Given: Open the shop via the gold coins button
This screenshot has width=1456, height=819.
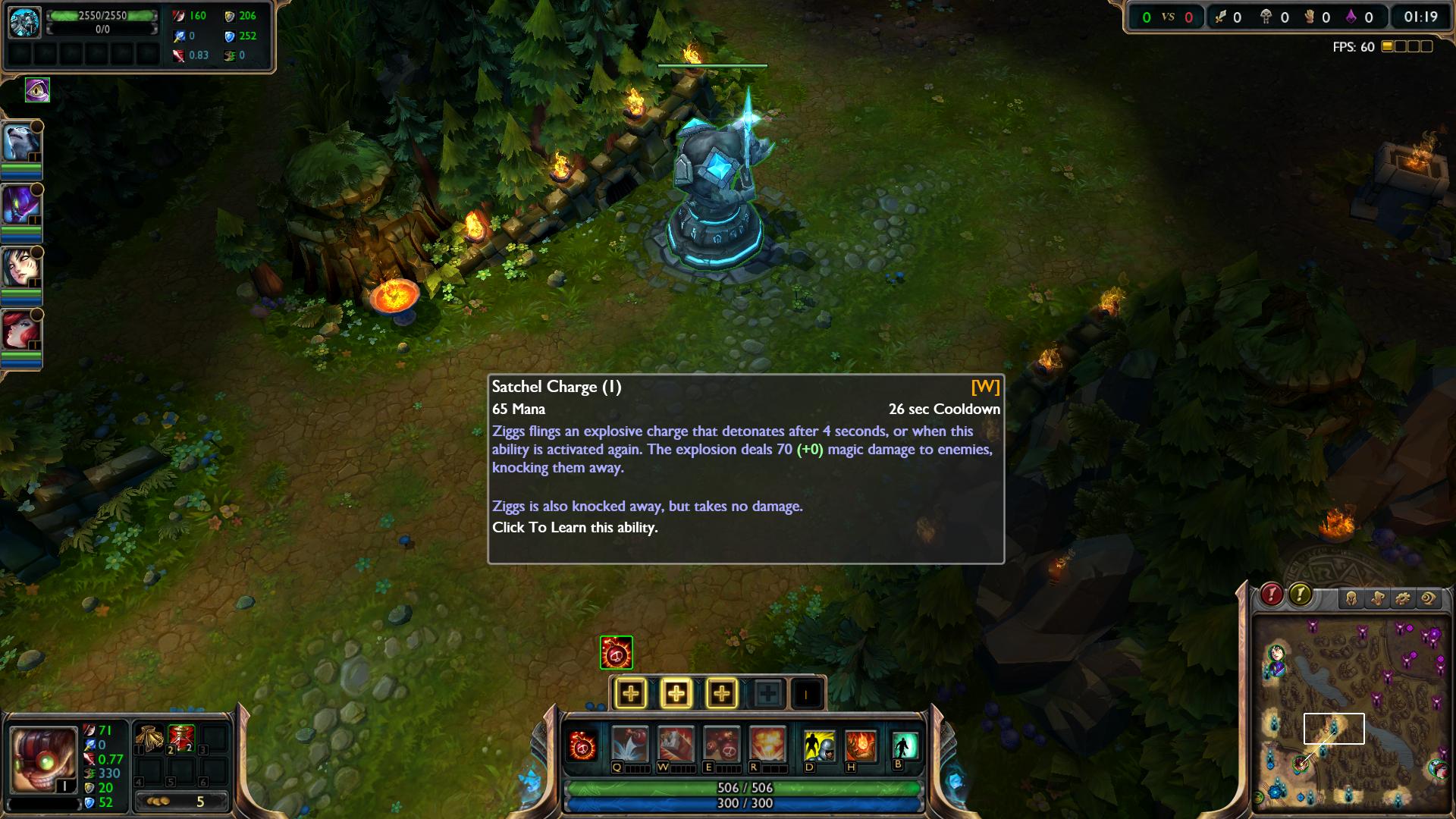Looking at the screenshot, I should [181, 802].
